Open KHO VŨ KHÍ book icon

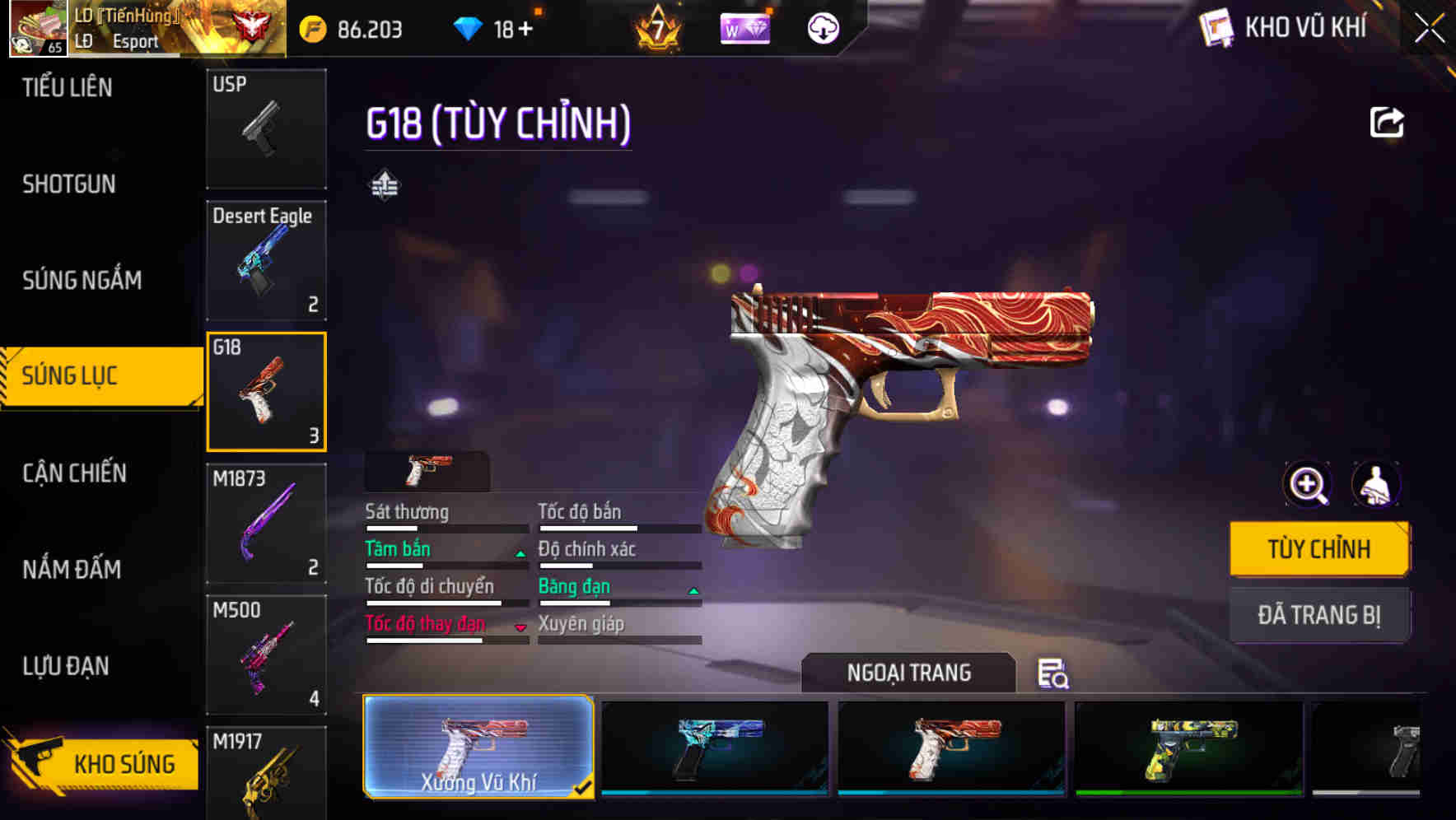tap(1216, 27)
